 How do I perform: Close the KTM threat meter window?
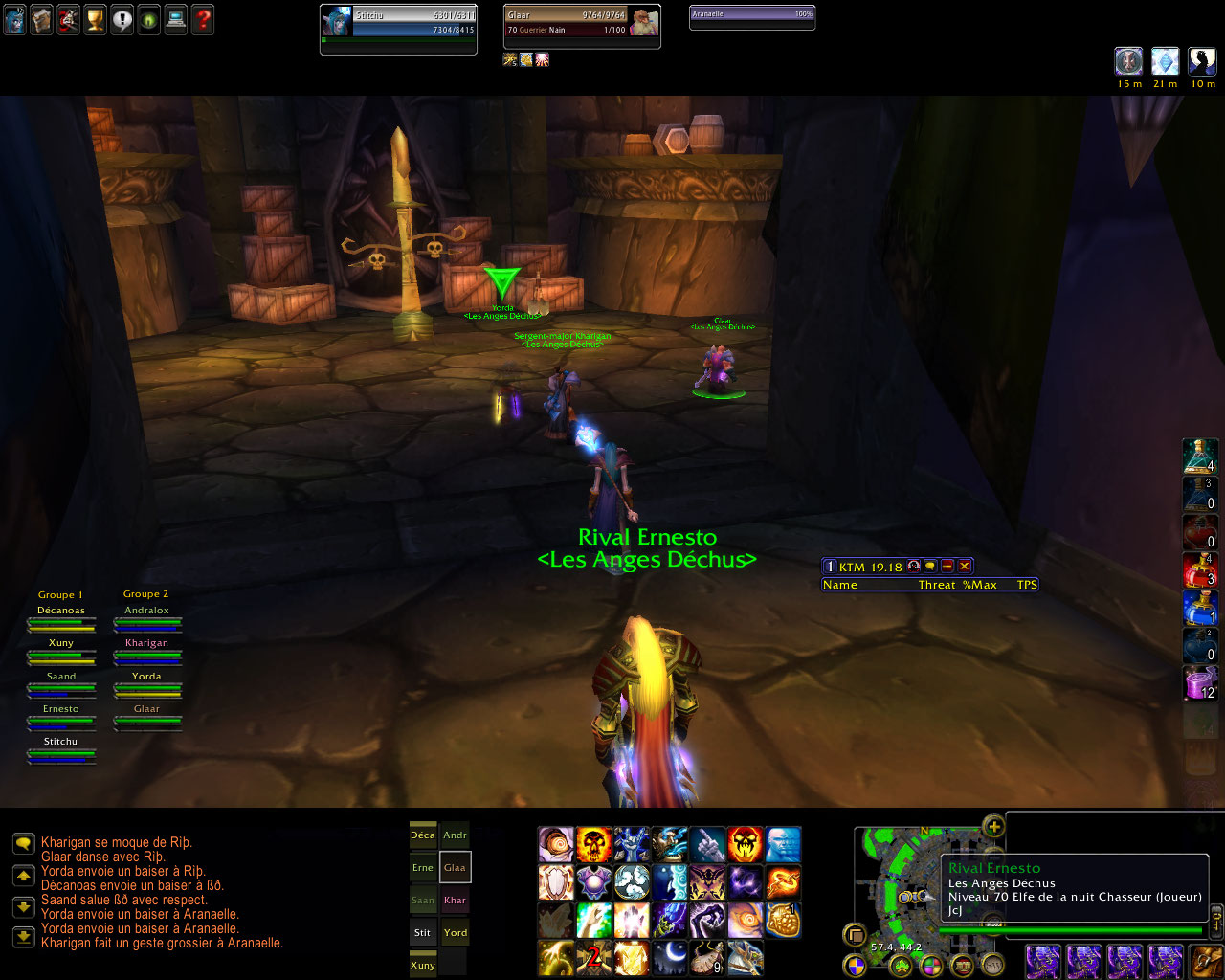[965, 567]
